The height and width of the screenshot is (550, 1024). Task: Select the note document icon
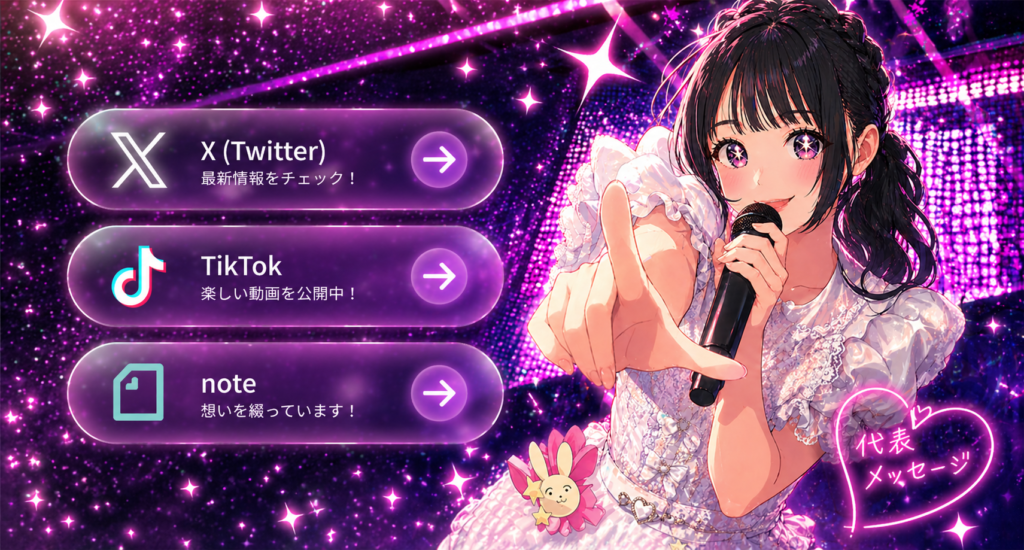click(x=138, y=391)
